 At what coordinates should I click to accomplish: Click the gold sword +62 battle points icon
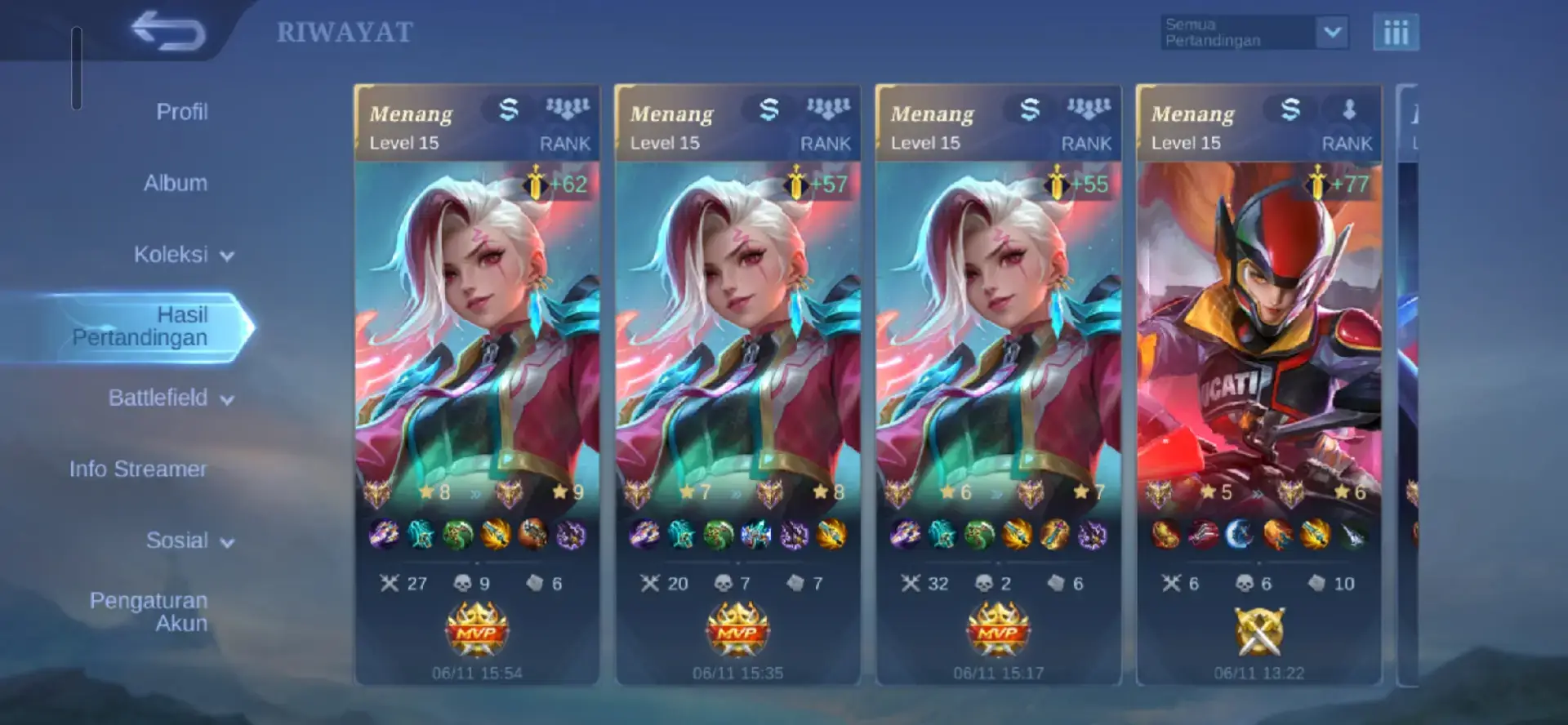click(537, 185)
